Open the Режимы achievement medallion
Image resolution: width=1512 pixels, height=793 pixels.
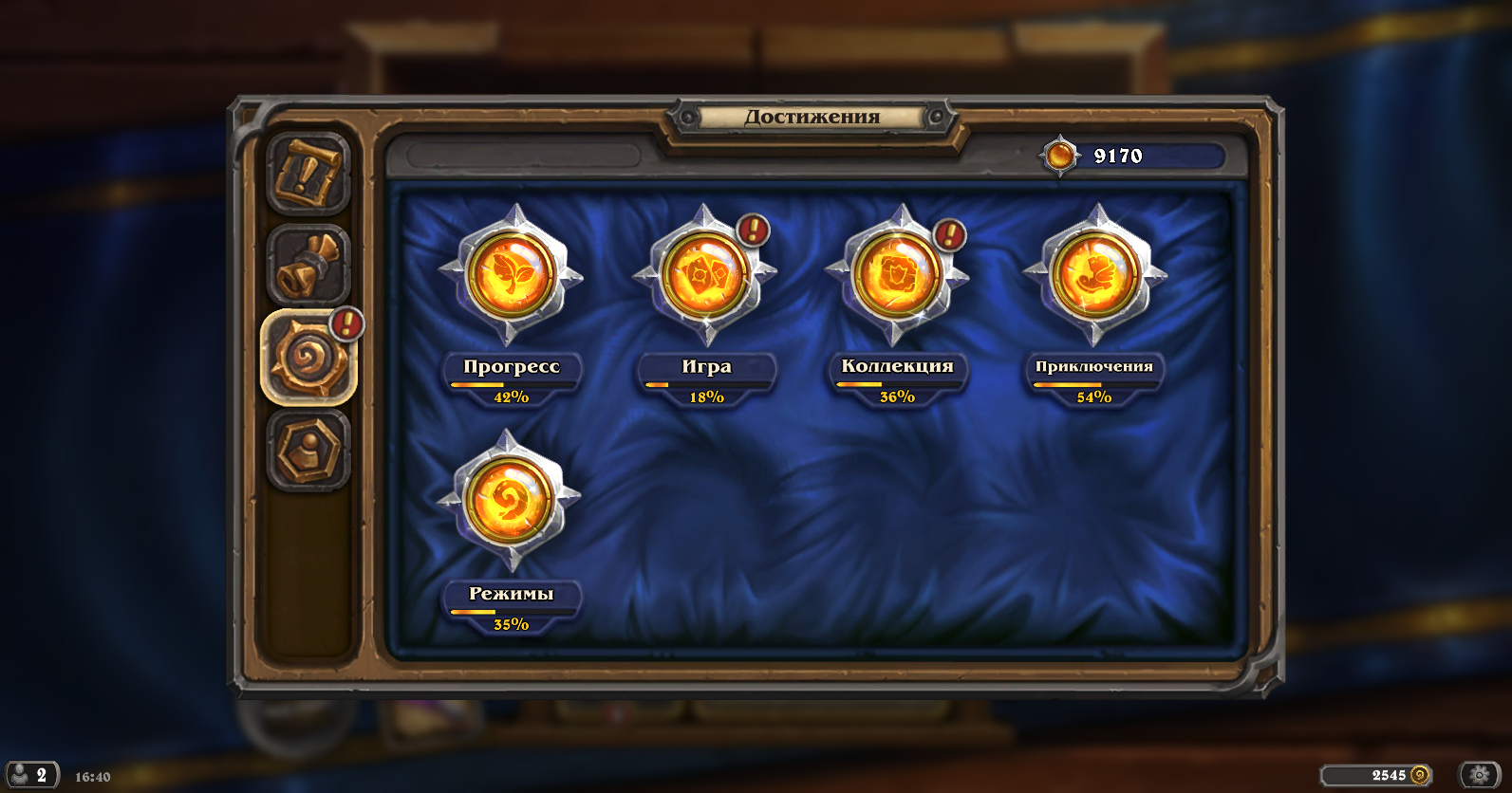(x=512, y=503)
